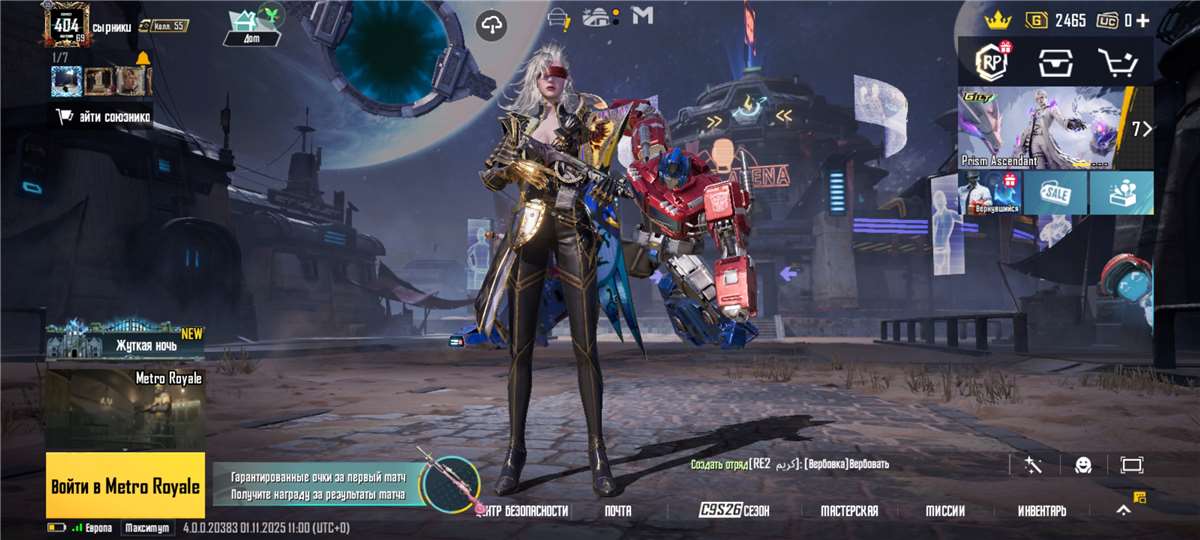
Task: Open the Миссии (missions) menu
Action: [945, 511]
